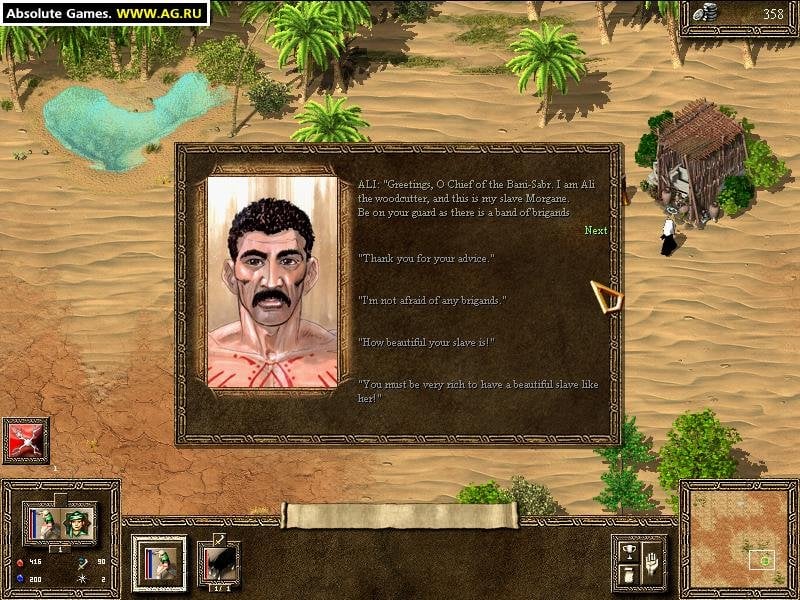800x600 pixels.
Task: Open the trophy objectives button
Action: pos(627,549)
